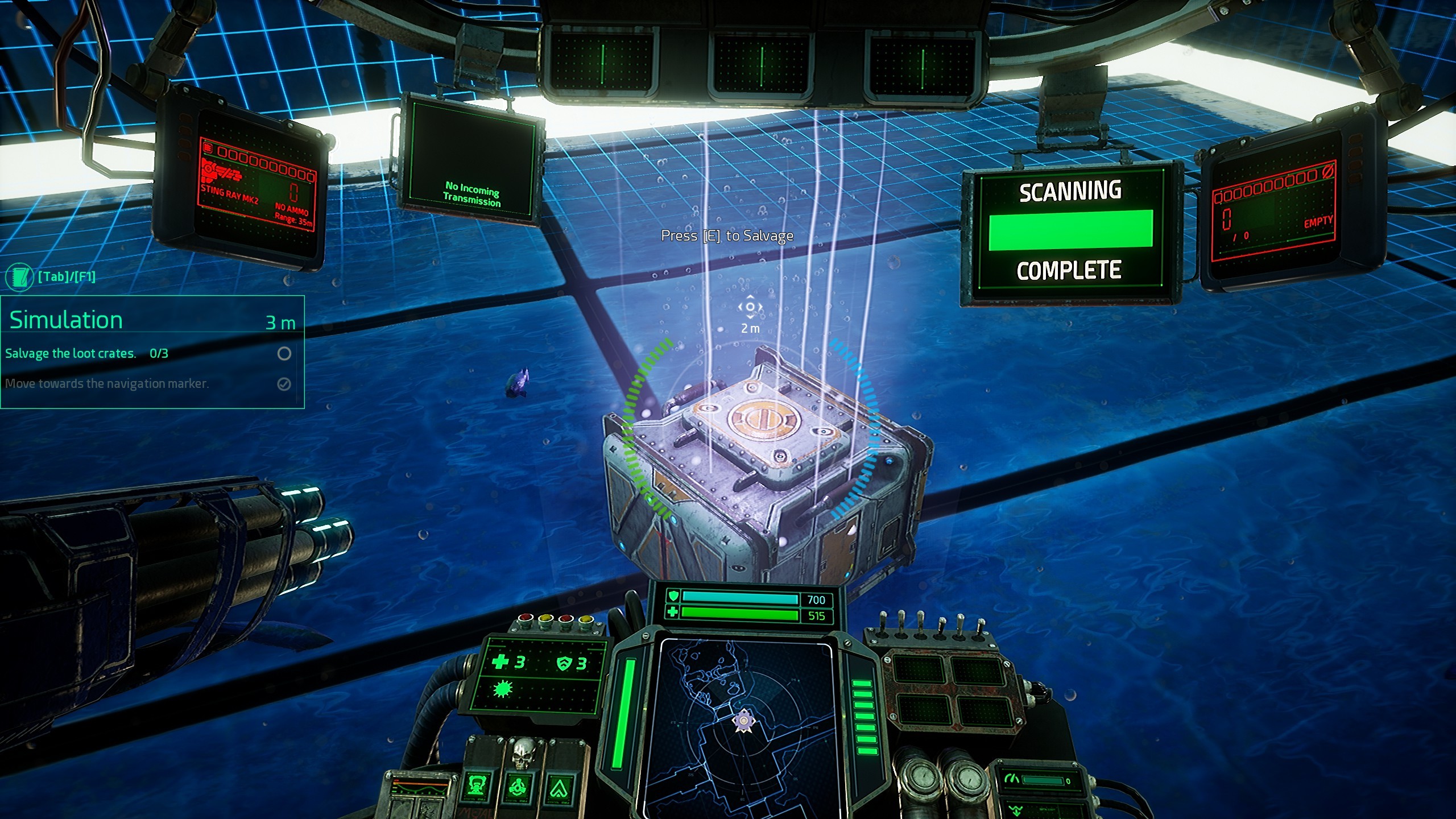Screen dimensions: 1456x819
Task: Use the green cross repair kit icon
Action: tap(501, 662)
